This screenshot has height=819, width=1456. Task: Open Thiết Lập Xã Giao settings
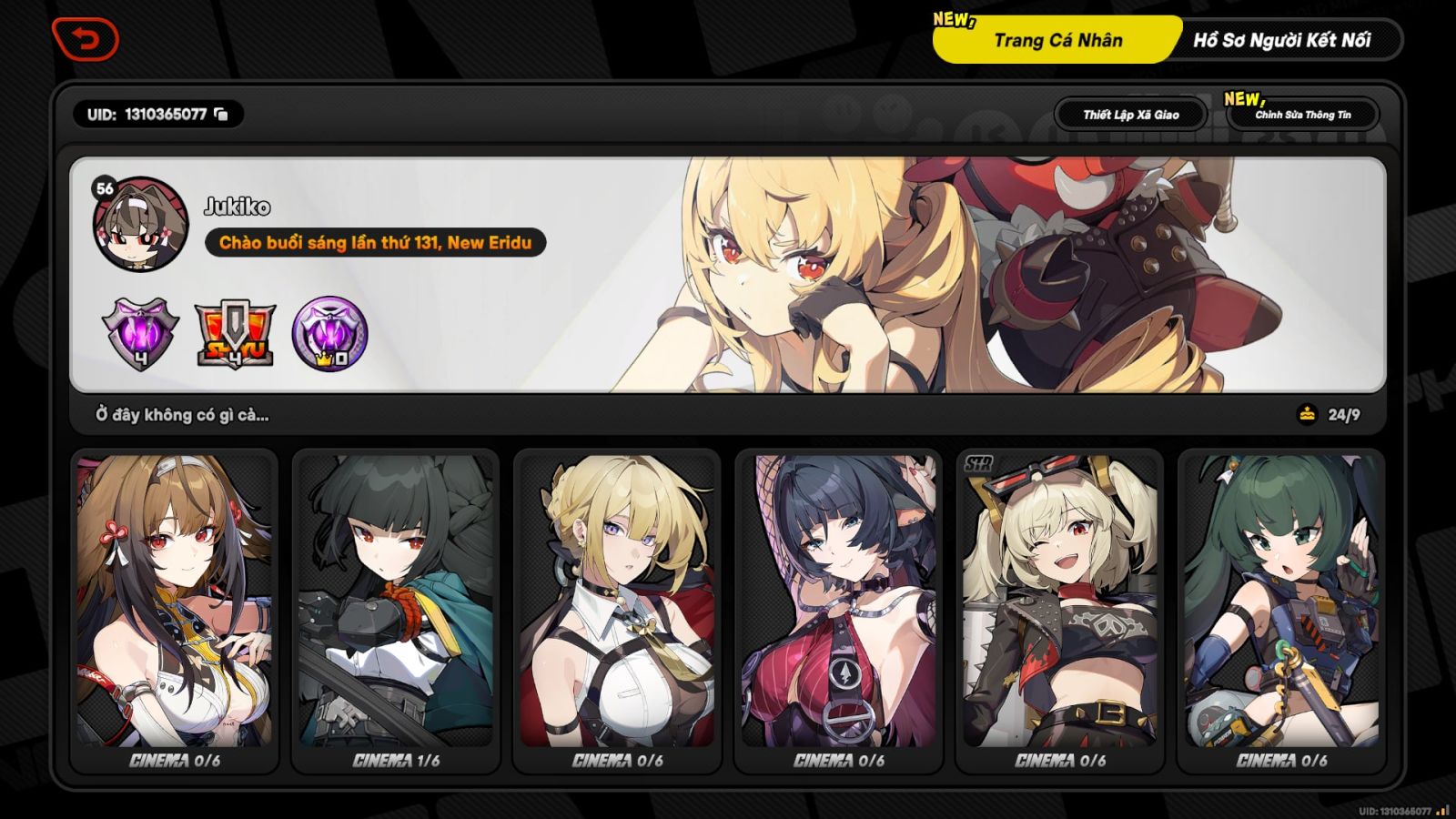[1130, 114]
